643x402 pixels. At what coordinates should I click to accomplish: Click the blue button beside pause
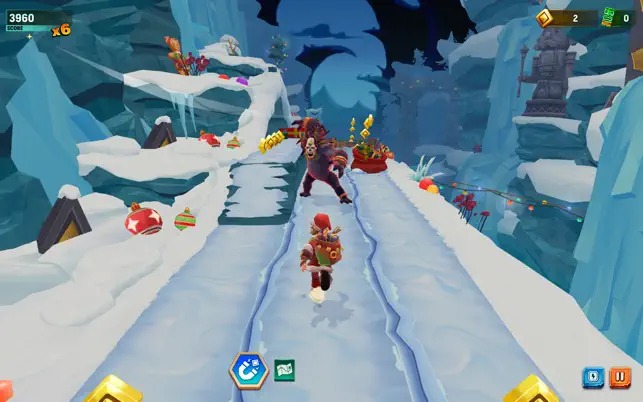(593, 378)
